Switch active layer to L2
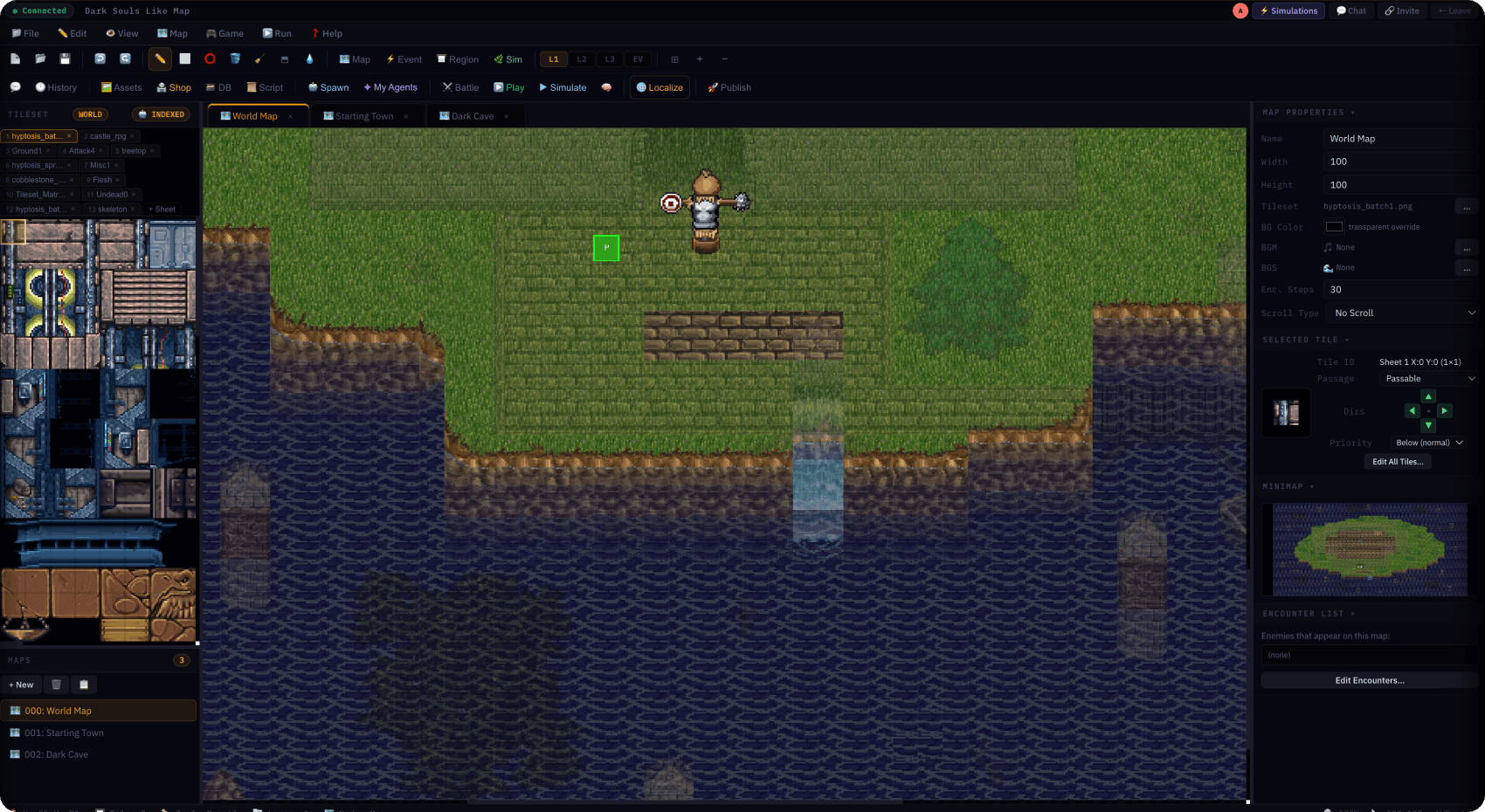 [x=582, y=58]
